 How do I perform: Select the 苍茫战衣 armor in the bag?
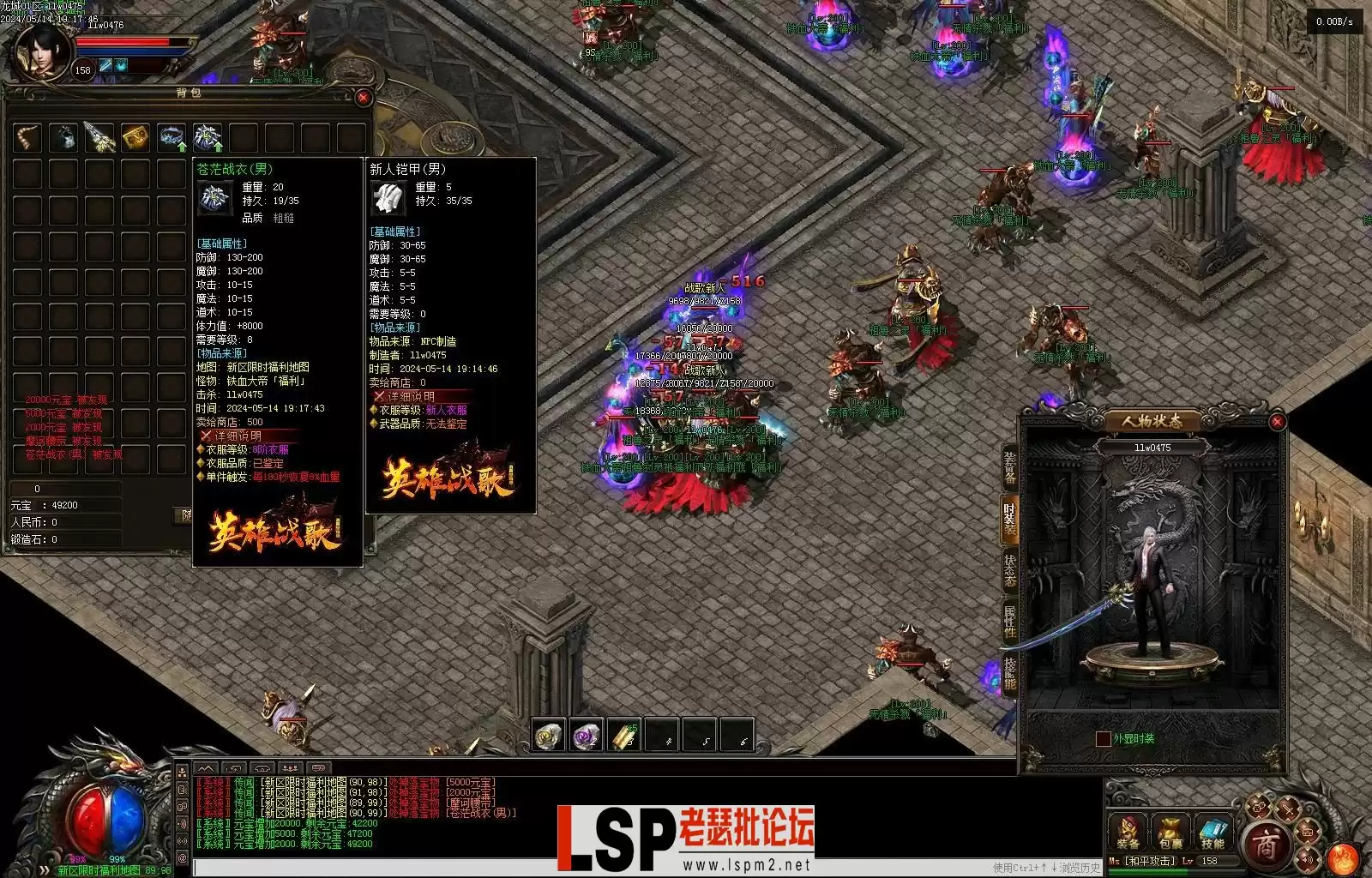(x=208, y=137)
